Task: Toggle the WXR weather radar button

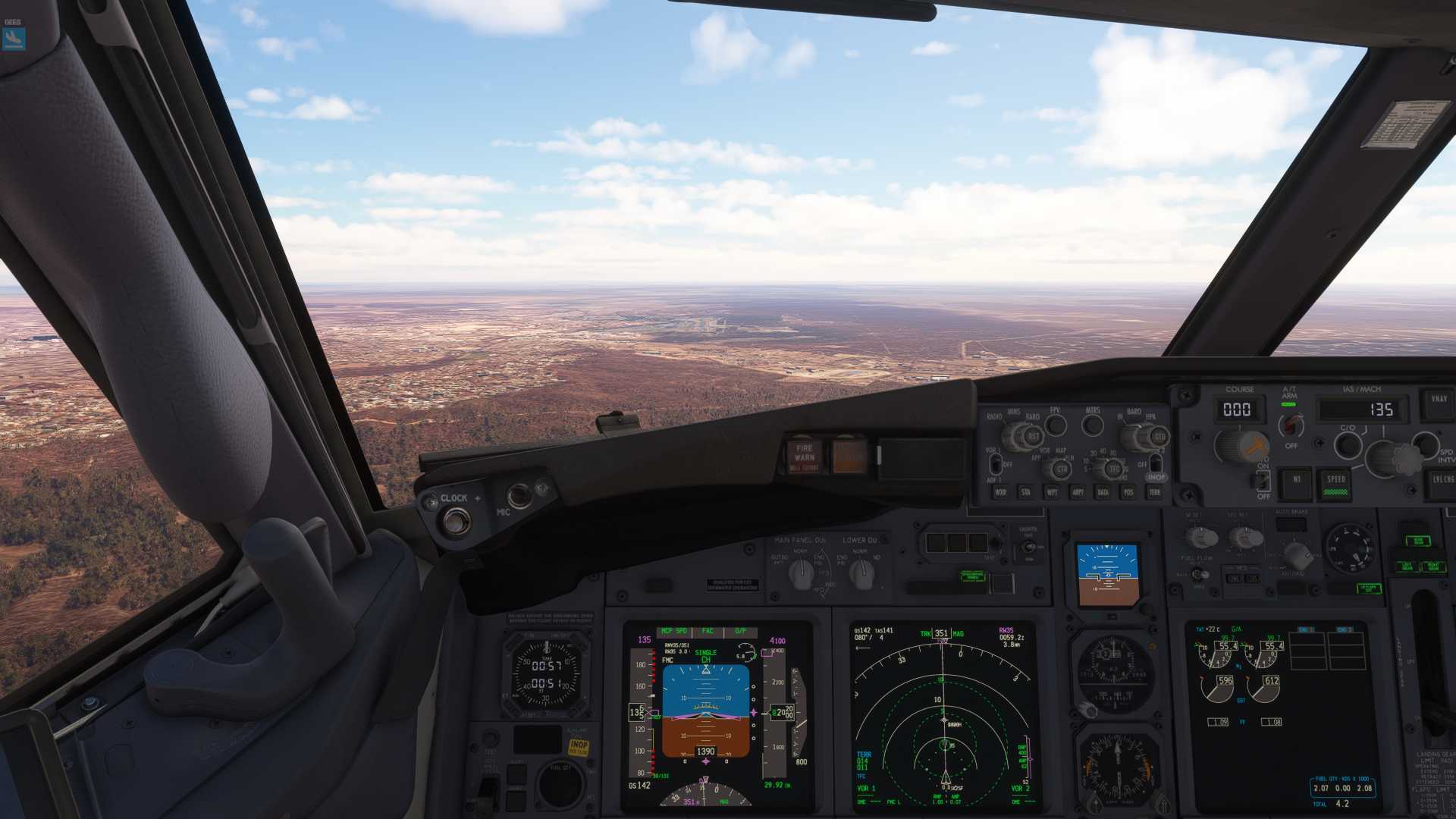Action: point(1000,492)
